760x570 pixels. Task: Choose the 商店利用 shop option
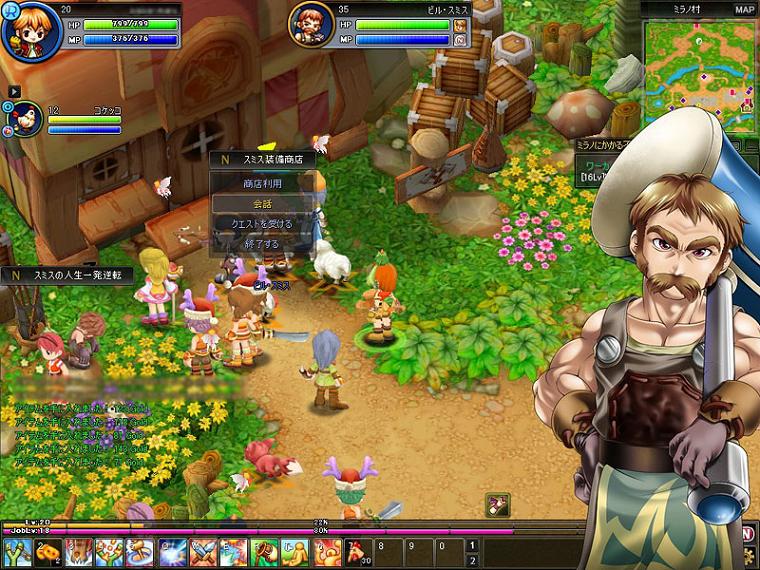[x=266, y=184]
